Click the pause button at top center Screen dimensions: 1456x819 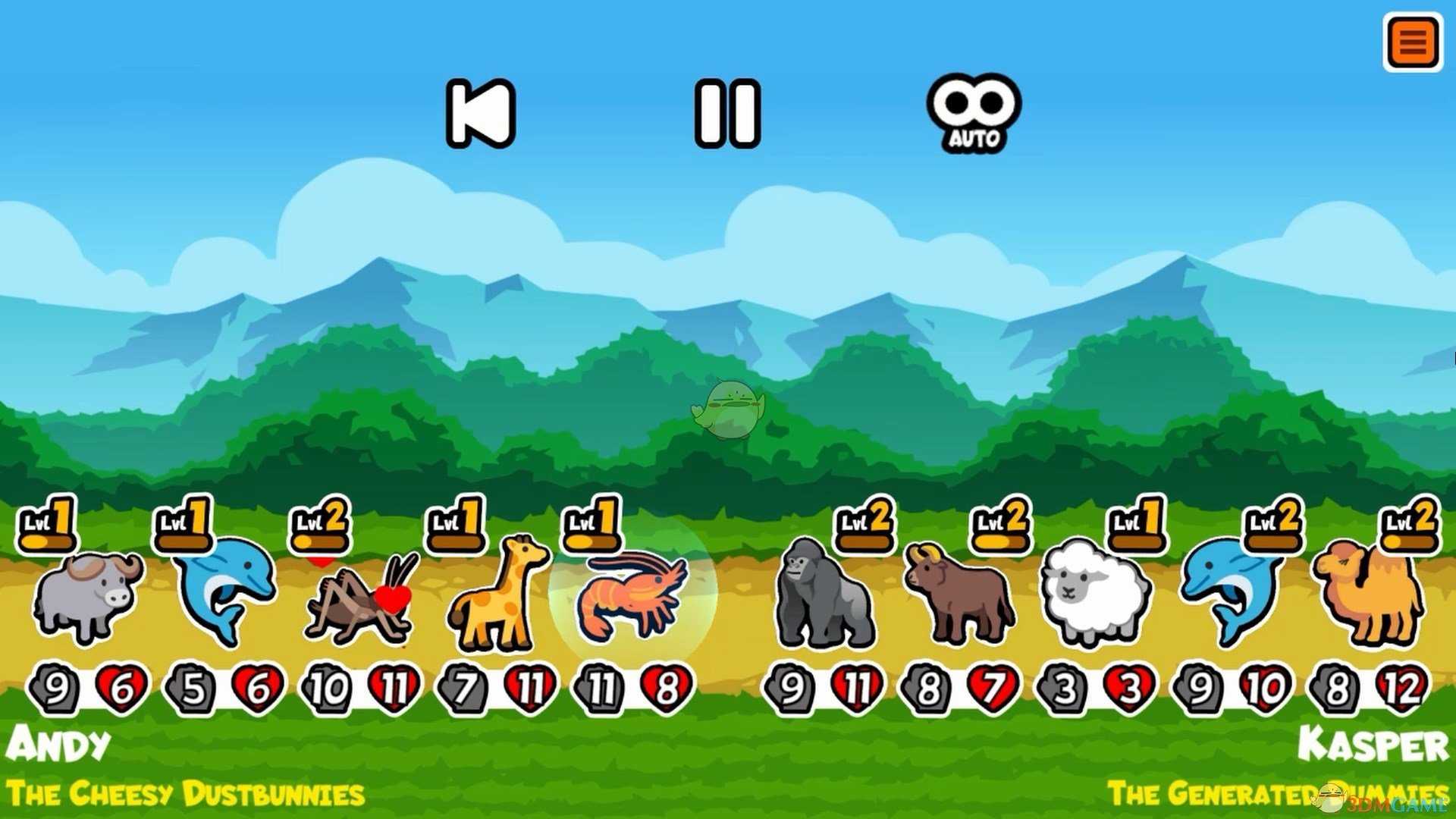728,114
